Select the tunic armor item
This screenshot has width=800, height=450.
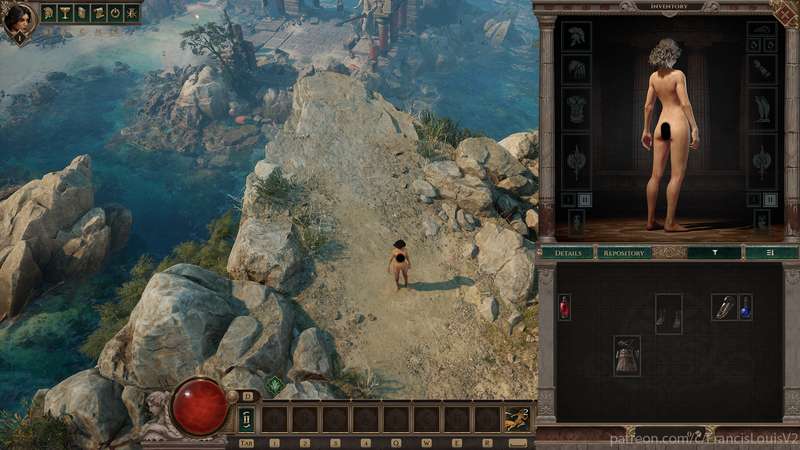point(627,356)
